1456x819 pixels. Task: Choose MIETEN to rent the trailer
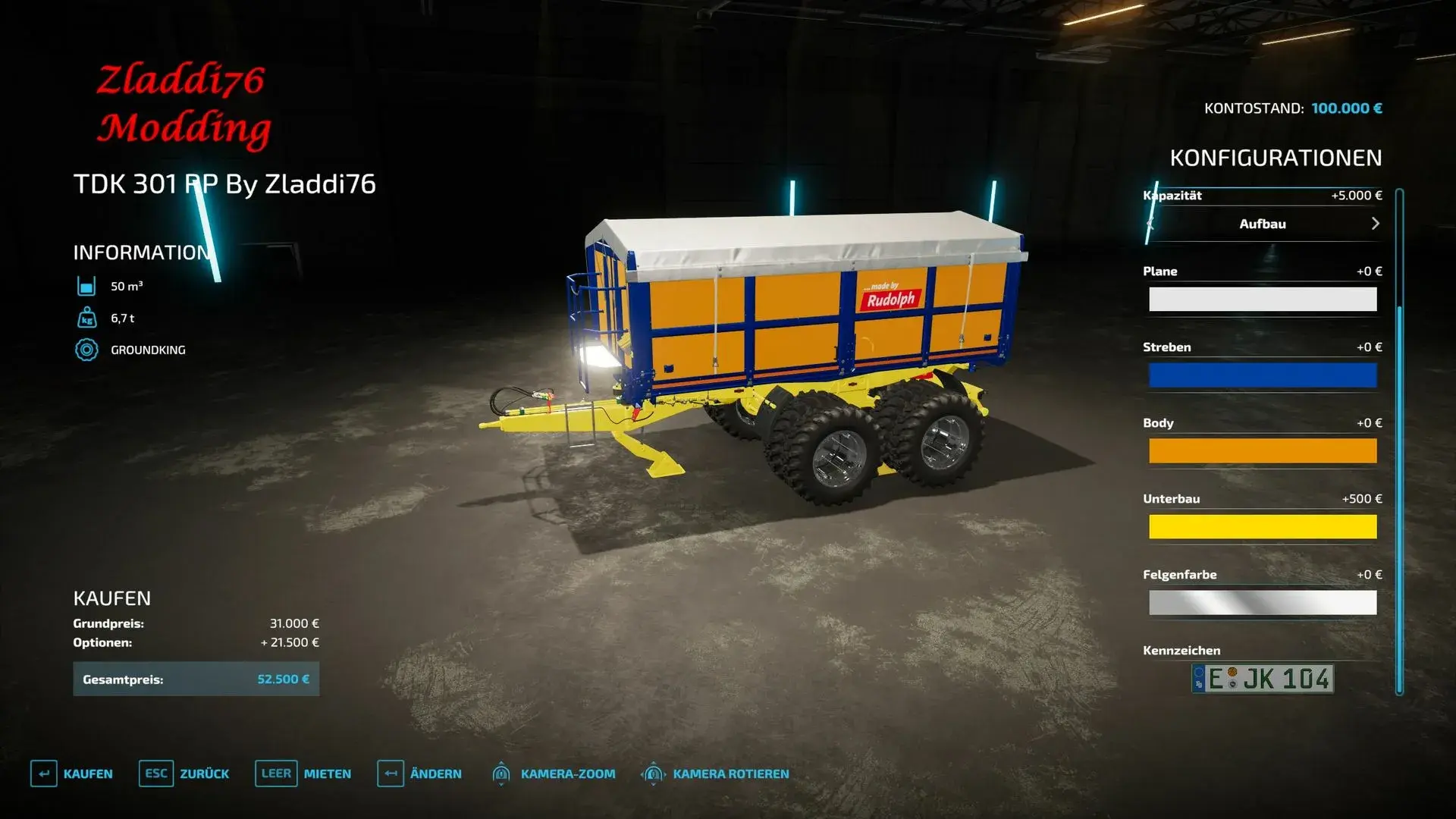tap(326, 773)
